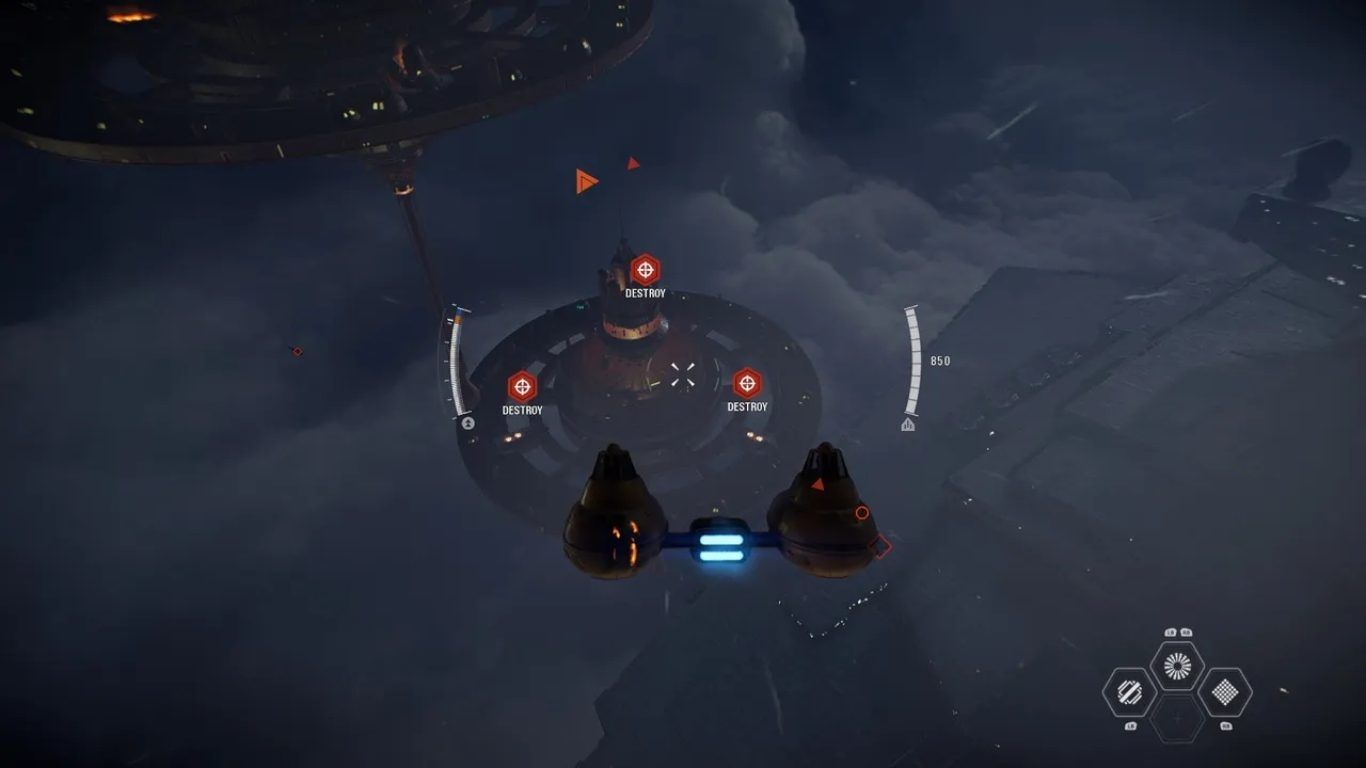Screen dimensions: 1366x768
Task: Activate the radial burst ability in the top hexagon
Action: click(1177, 664)
